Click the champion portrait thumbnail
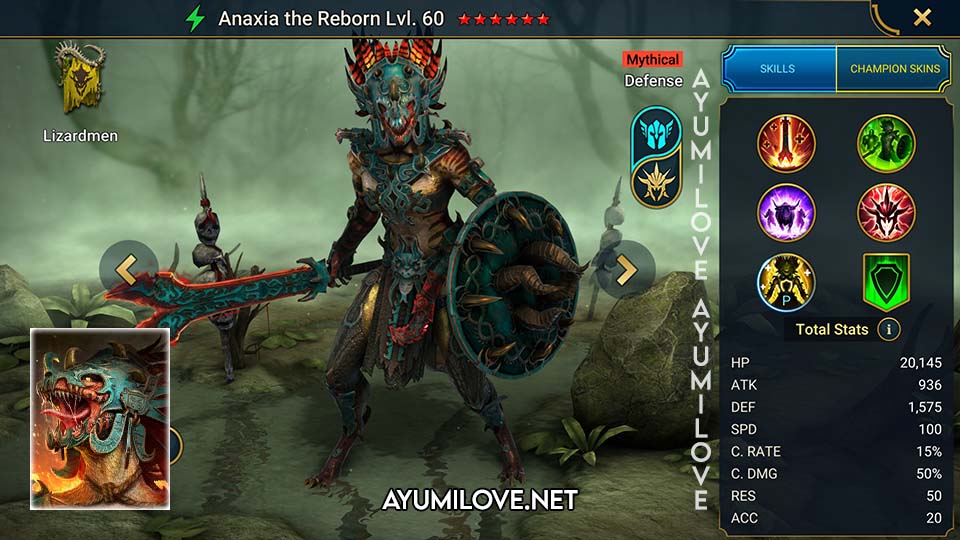Image resolution: width=960 pixels, height=540 pixels. coord(99,418)
